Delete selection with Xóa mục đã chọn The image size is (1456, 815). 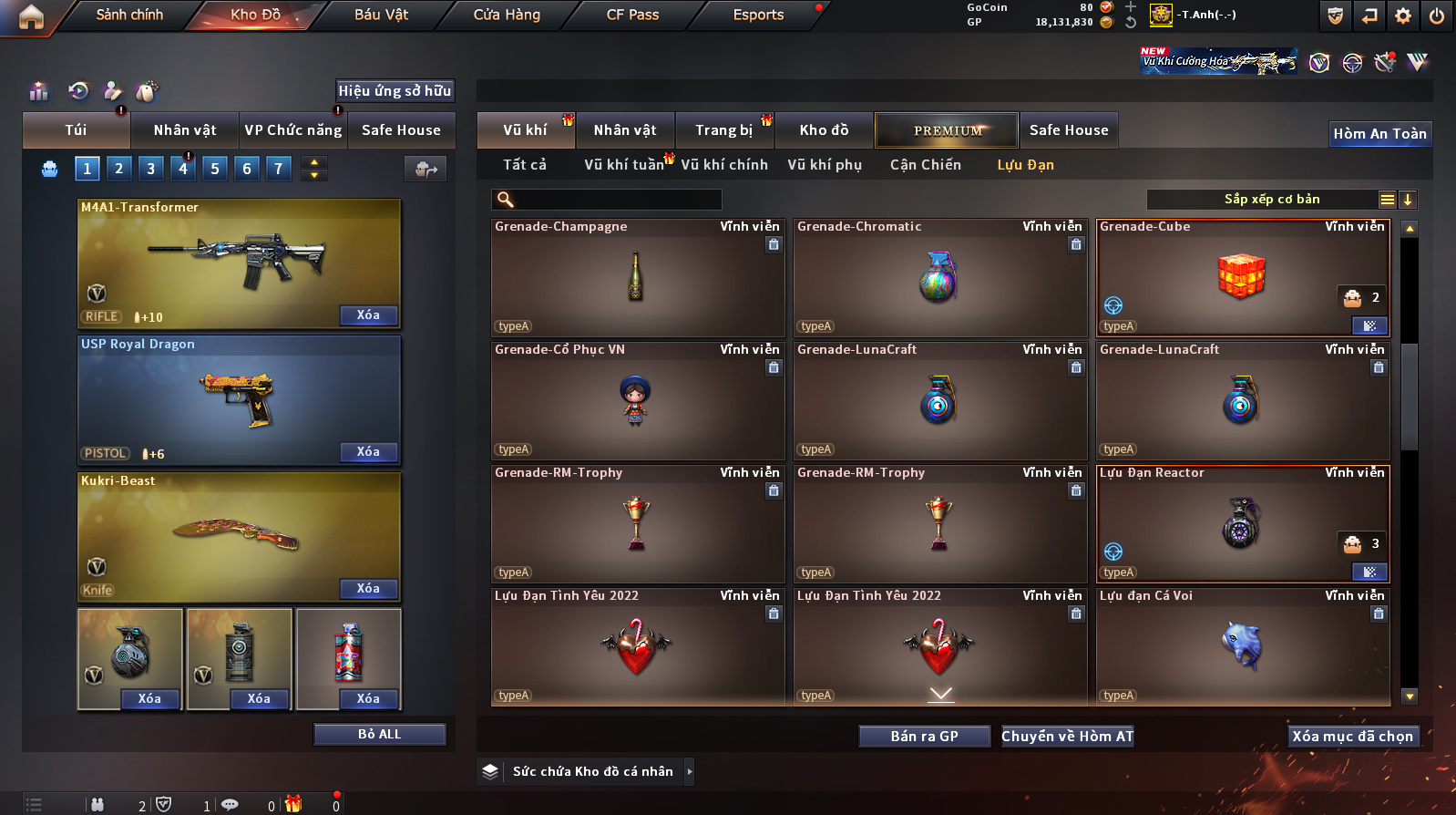(x=1352, y=737)
